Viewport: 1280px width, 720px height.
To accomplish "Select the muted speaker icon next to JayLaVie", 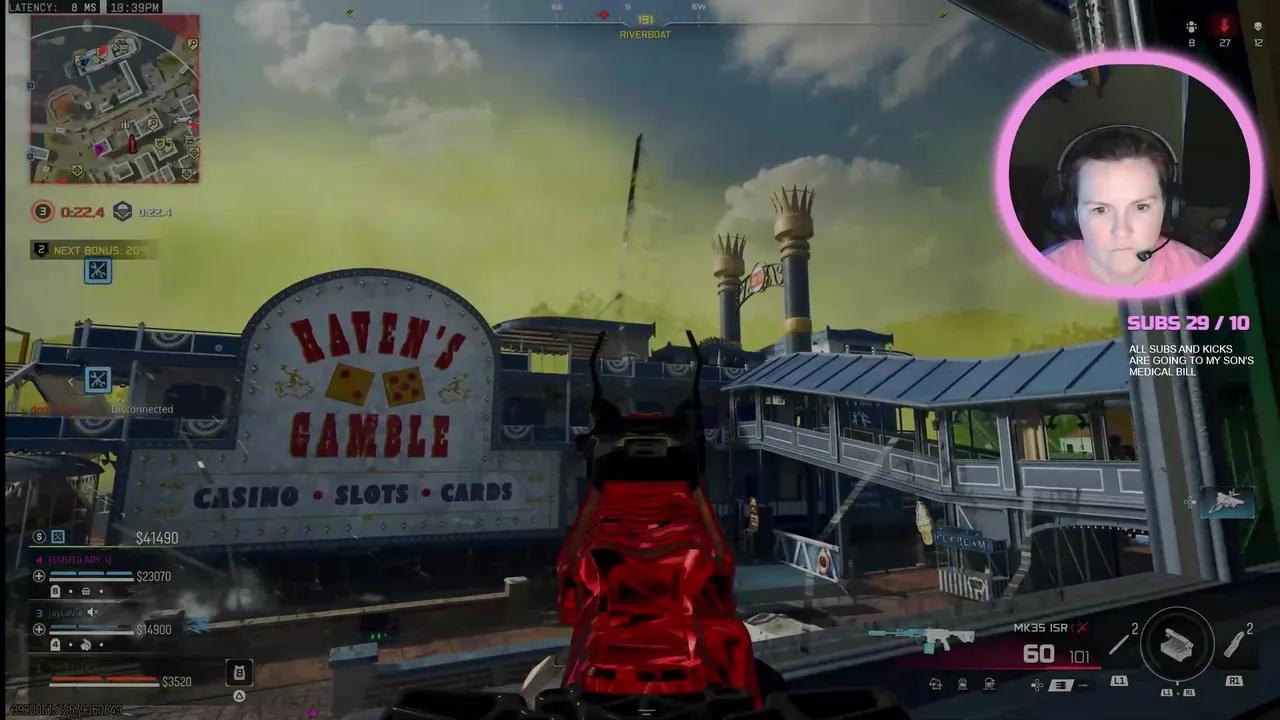I will coord(92,612).
